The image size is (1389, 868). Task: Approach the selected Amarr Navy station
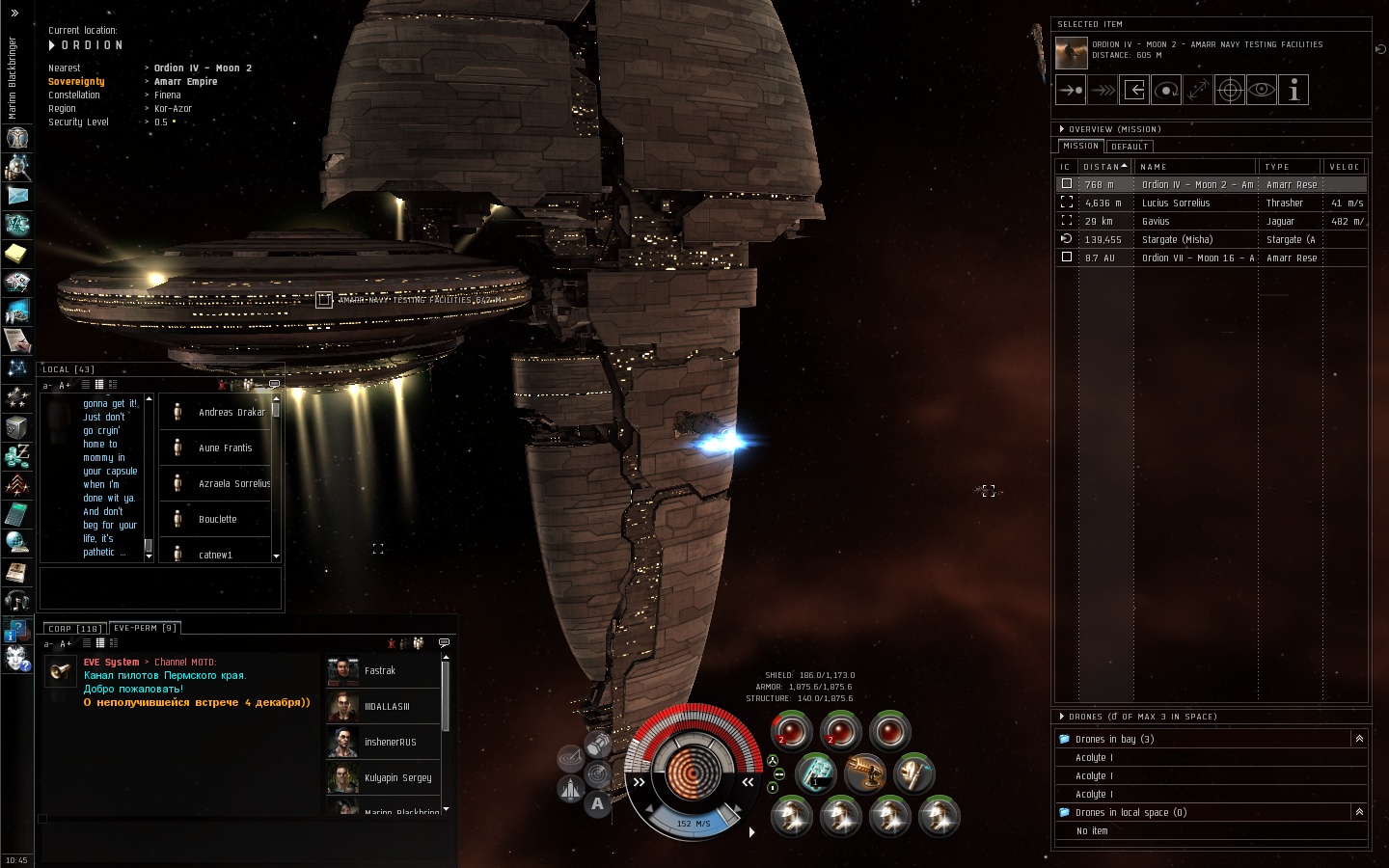tap(1071, 91)
